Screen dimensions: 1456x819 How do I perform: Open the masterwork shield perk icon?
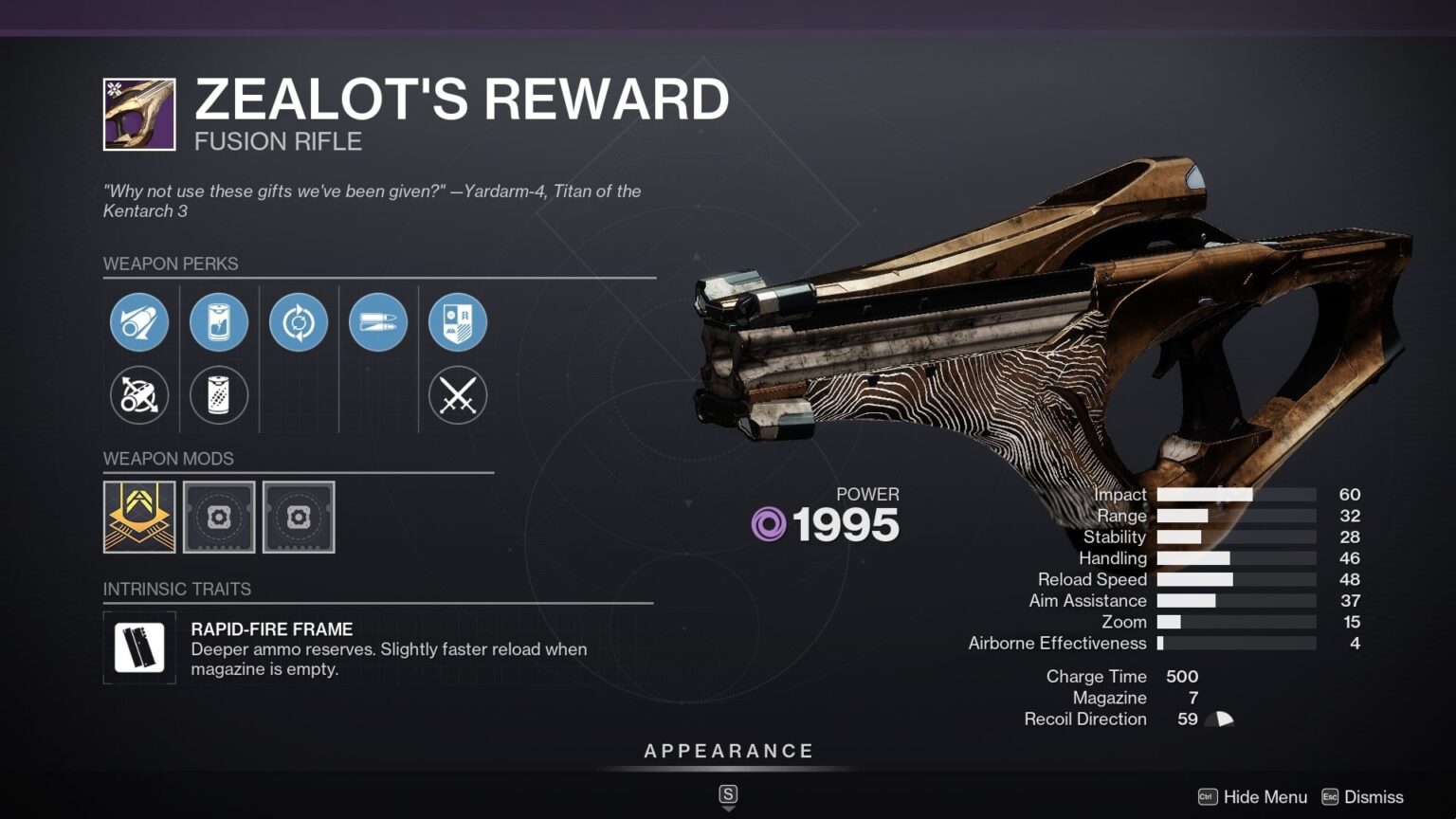click(x=458, y=322)
